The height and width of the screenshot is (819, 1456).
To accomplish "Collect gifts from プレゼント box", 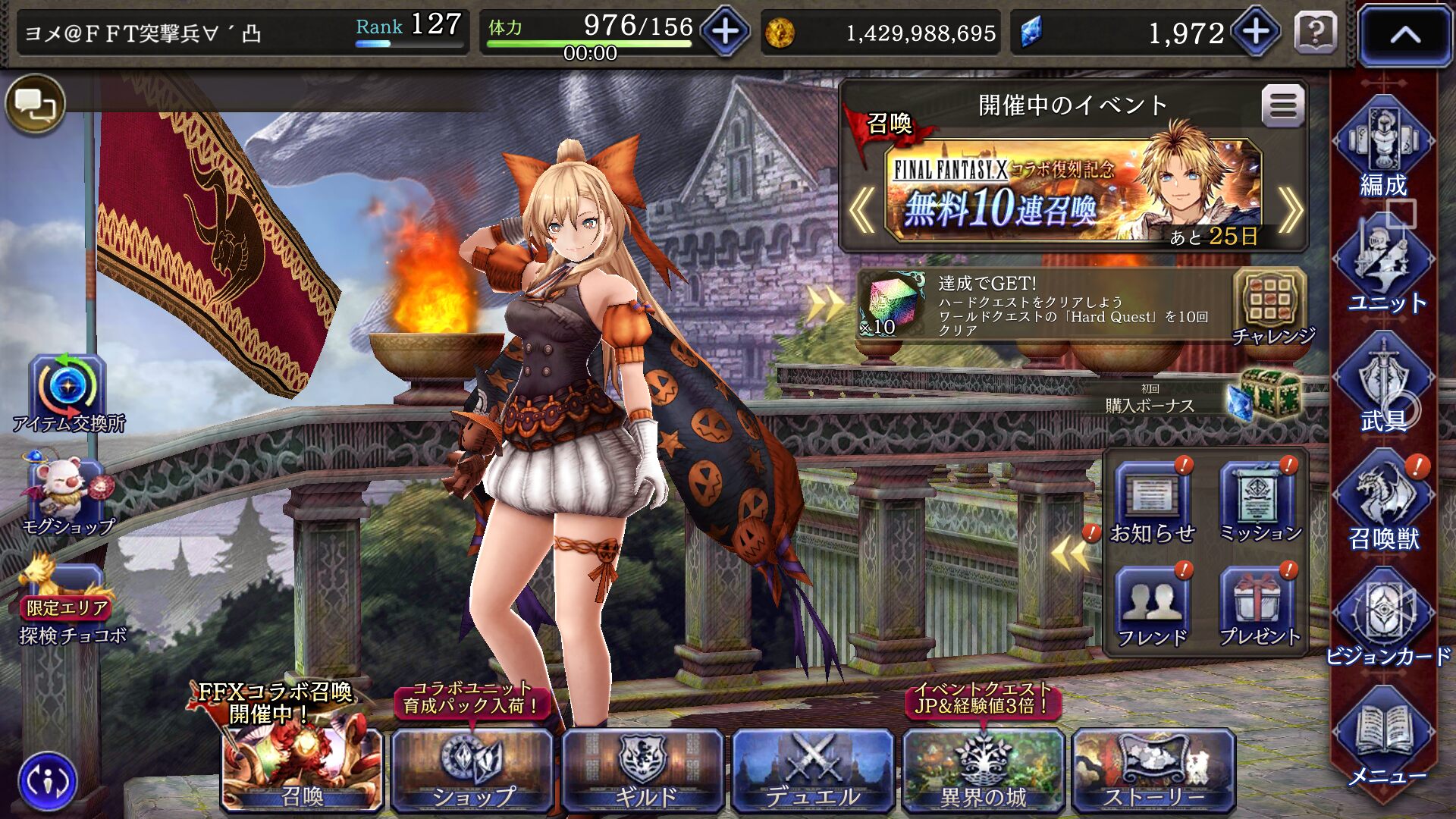I will coord(1259,608).
